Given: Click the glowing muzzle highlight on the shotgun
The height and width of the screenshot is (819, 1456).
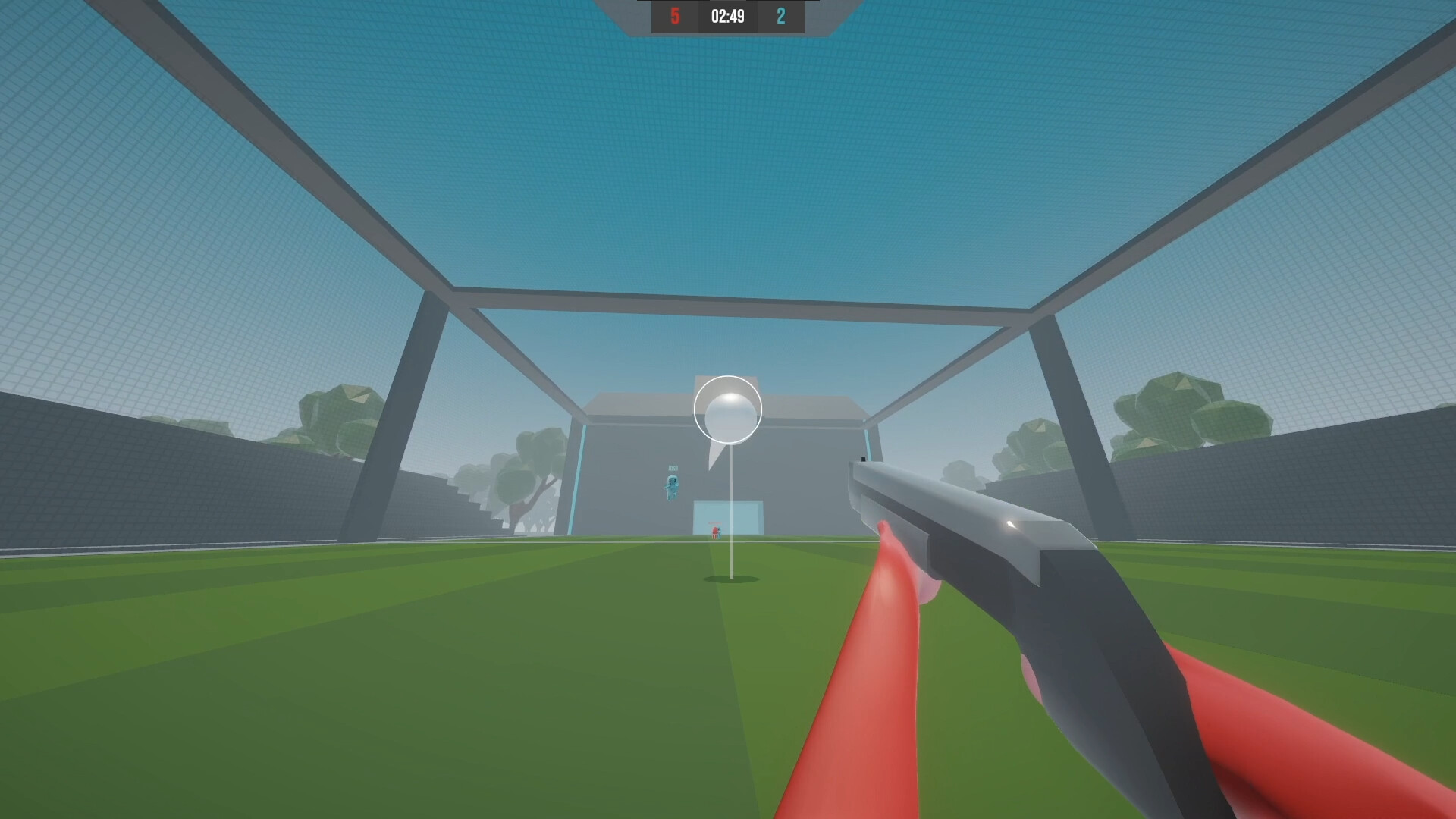Looking at the screenshot, I should (x=1011, y=525).
